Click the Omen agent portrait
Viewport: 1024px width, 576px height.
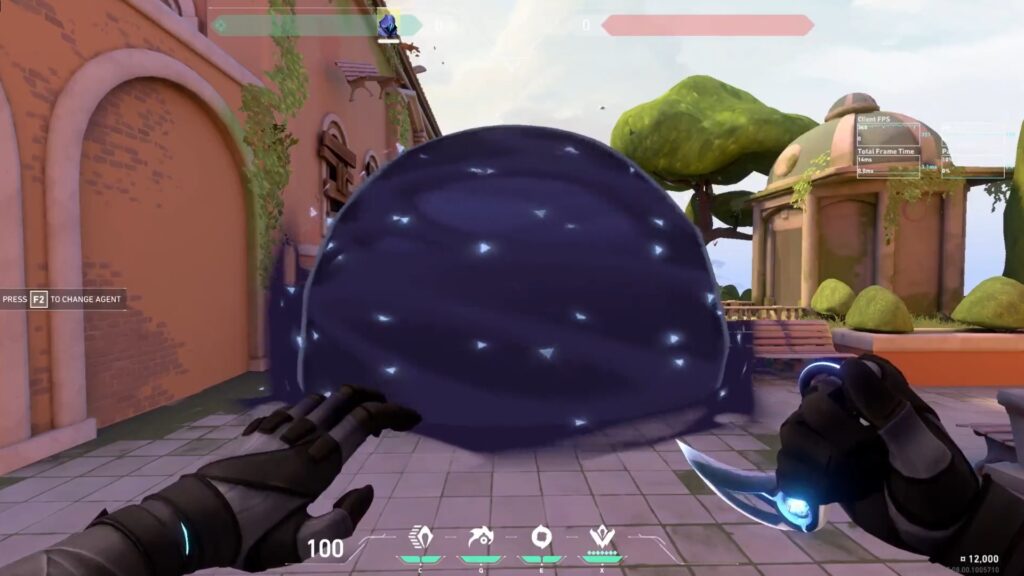(x=388, y=26)
